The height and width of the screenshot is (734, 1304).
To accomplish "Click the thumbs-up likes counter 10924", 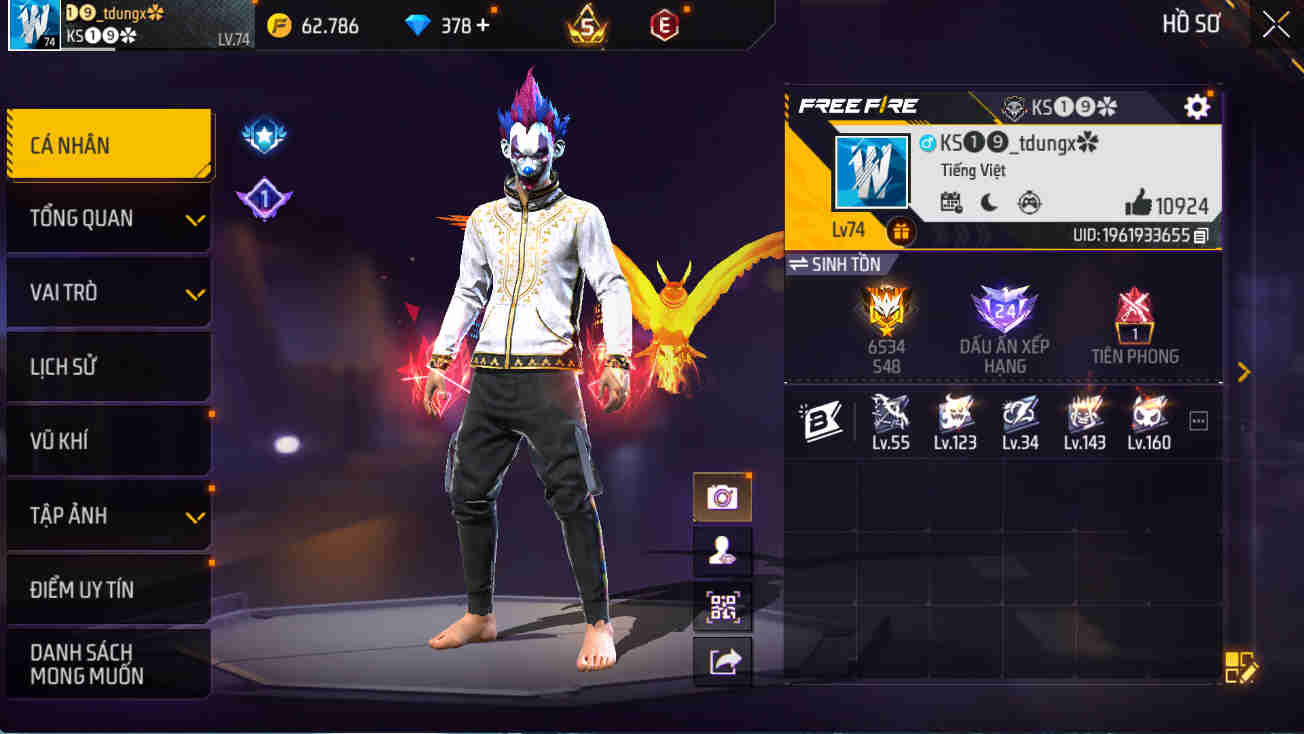I will coord(1186,206).
